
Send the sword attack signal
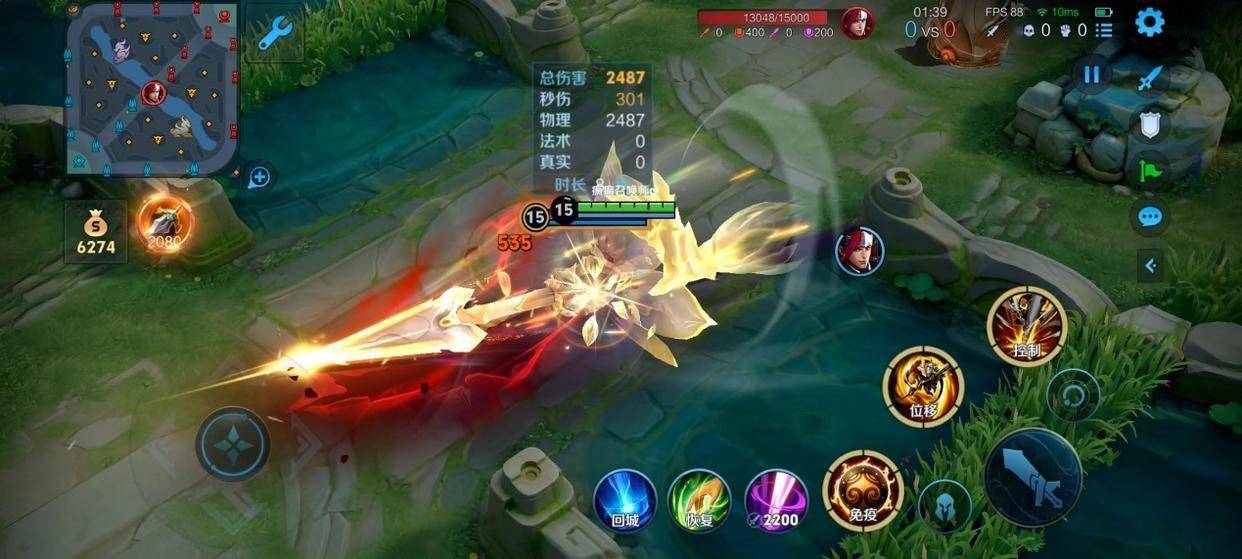click(x=1150, y=78)
